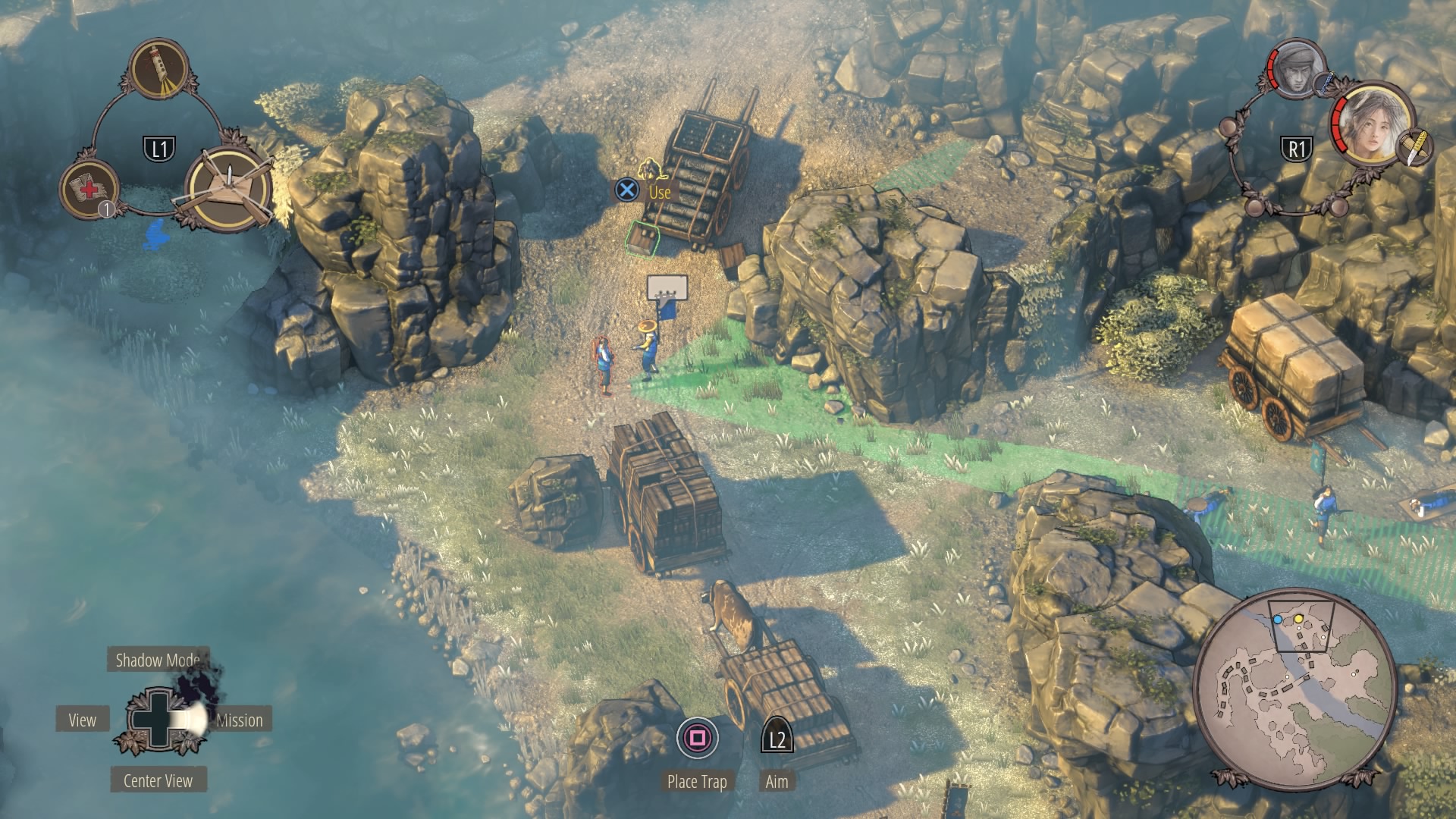The height and width of the screenshot is (819, 1456).
Task: Activate the trap ability icon
Action: click(x=228, y=184)
